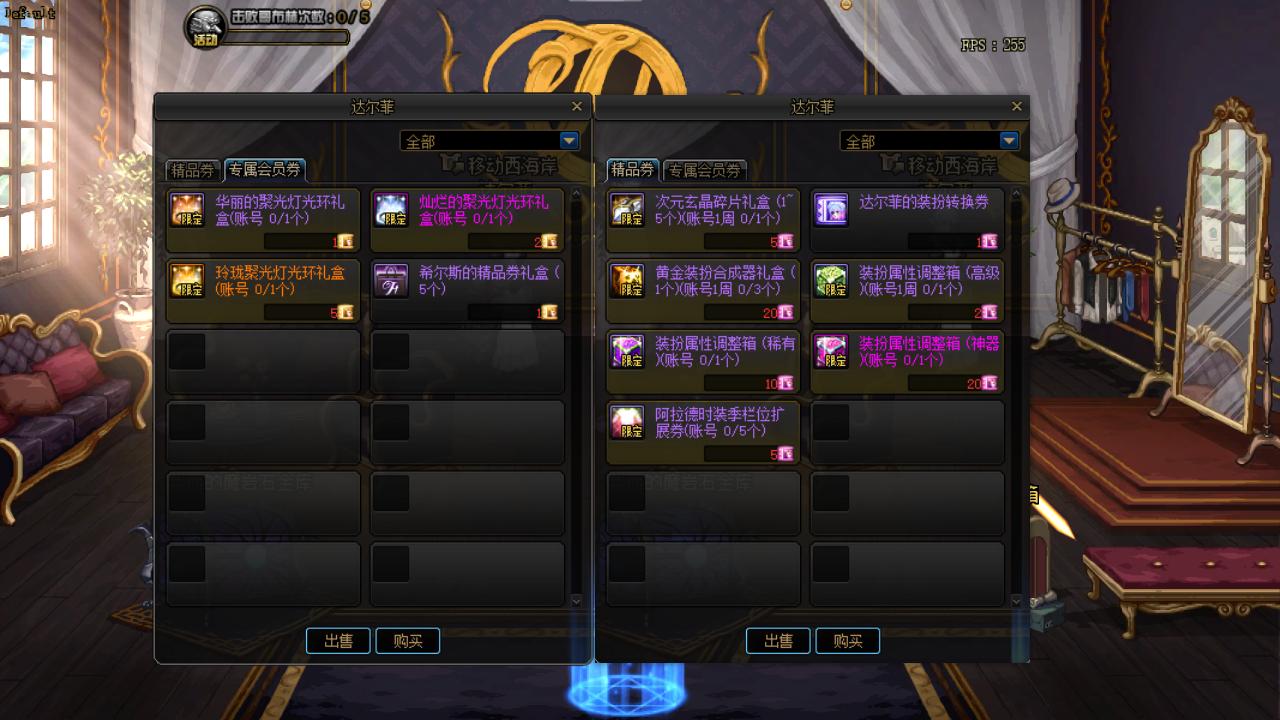Select the 装扮属性调整箱(神器) item icon

point(831,353)
